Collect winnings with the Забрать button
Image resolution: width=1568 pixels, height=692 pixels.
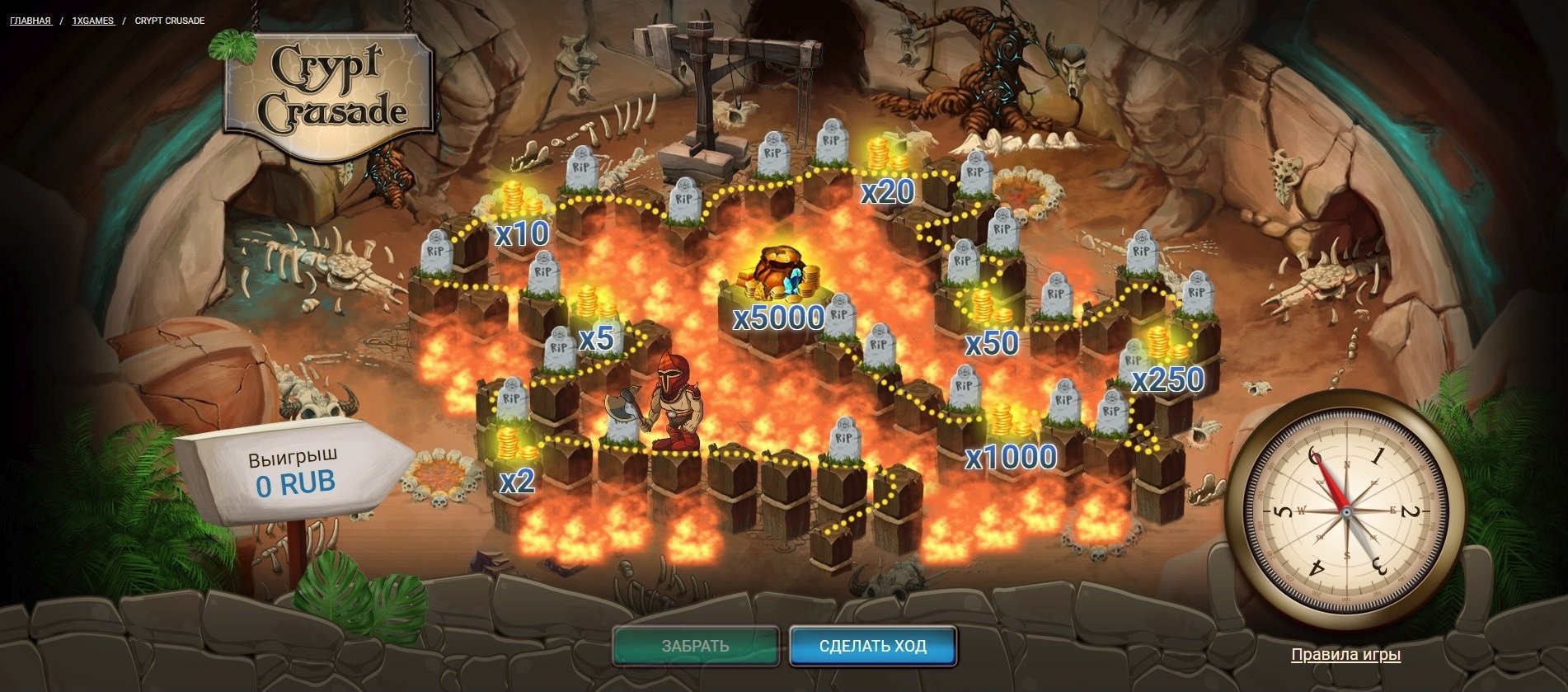click(695, 646)
